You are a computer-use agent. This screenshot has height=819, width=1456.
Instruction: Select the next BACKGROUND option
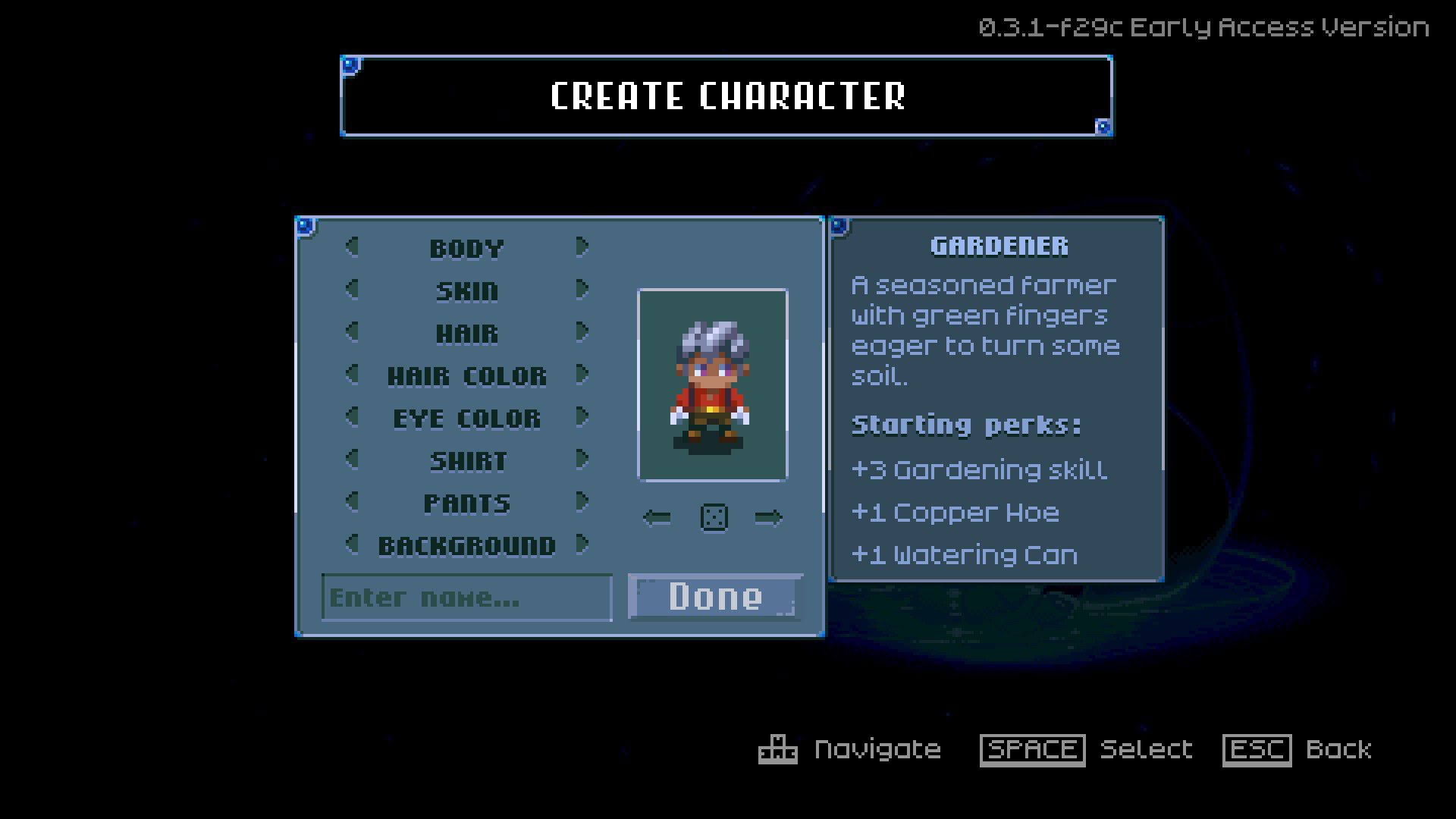(582, 544)
